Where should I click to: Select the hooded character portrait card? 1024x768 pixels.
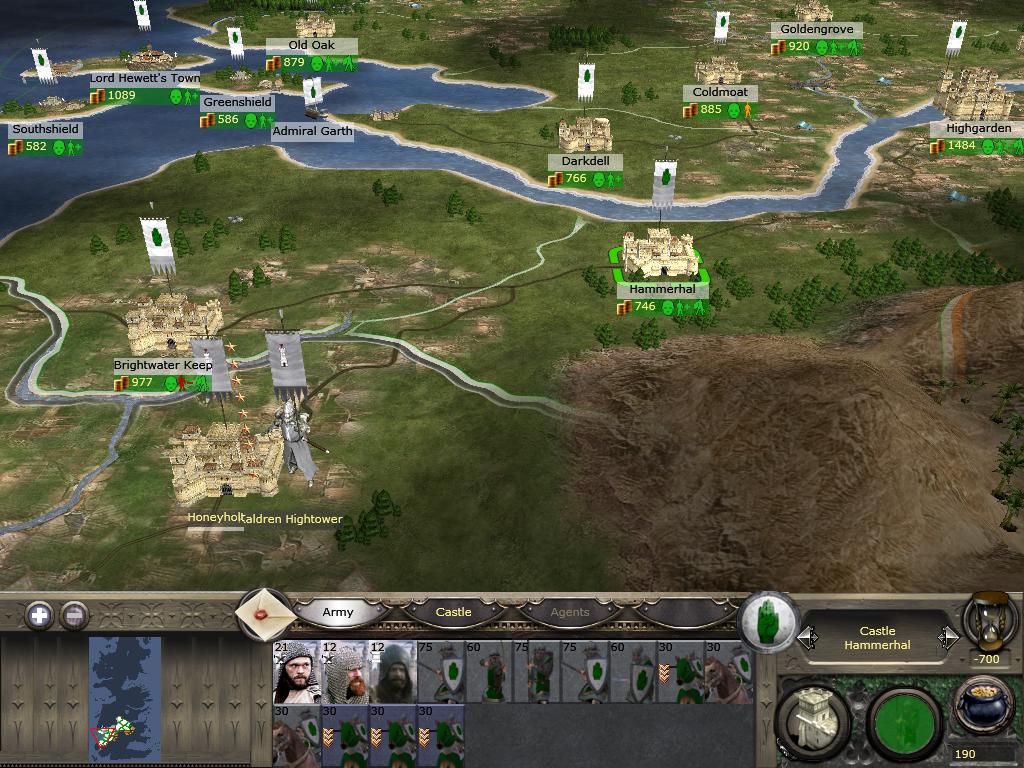(x=391, y=672)
